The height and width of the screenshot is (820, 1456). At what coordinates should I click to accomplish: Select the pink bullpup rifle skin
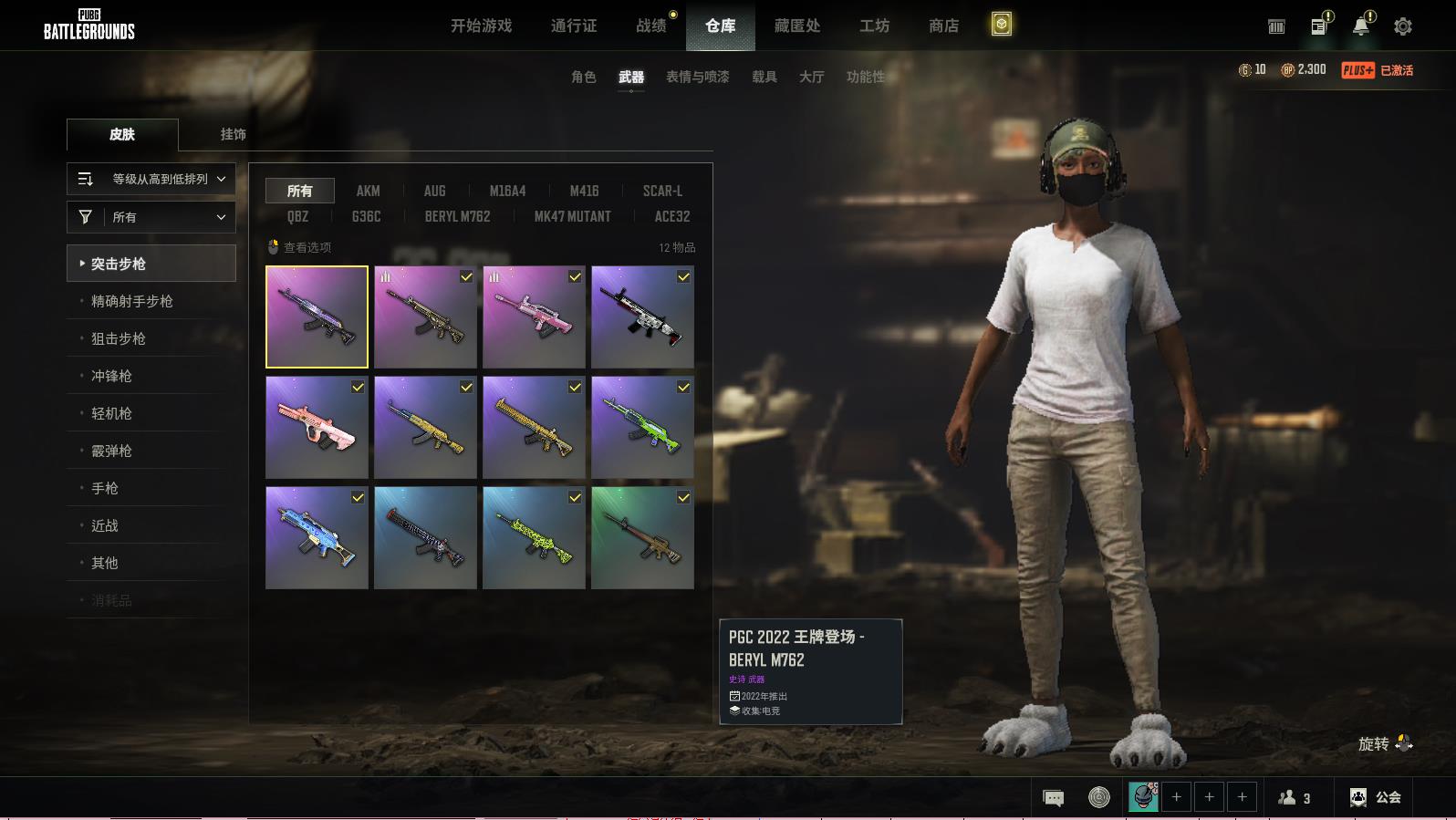317,428
